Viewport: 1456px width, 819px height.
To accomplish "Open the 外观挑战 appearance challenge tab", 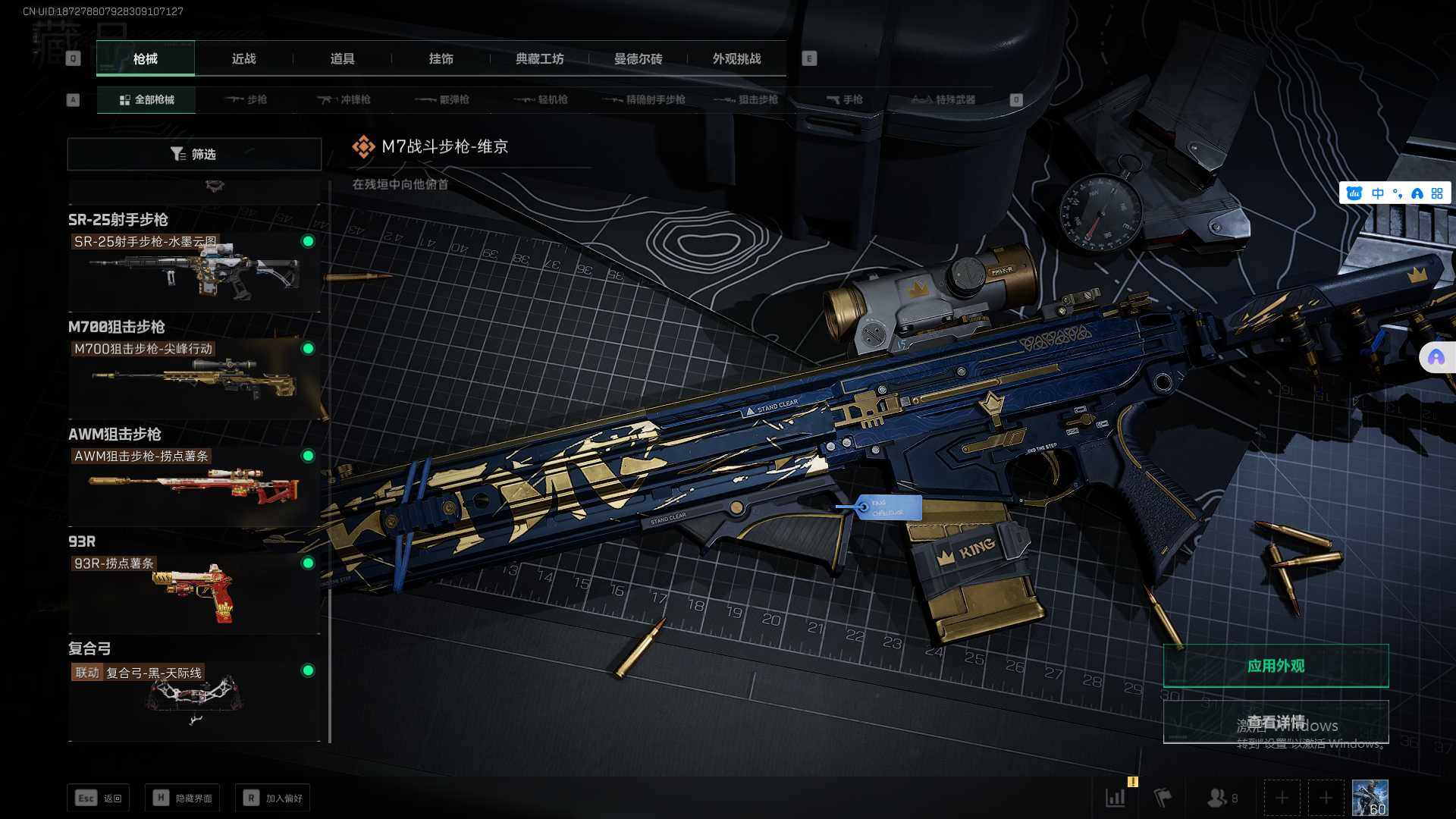I will pyautogui.click(x=736, y=59).
